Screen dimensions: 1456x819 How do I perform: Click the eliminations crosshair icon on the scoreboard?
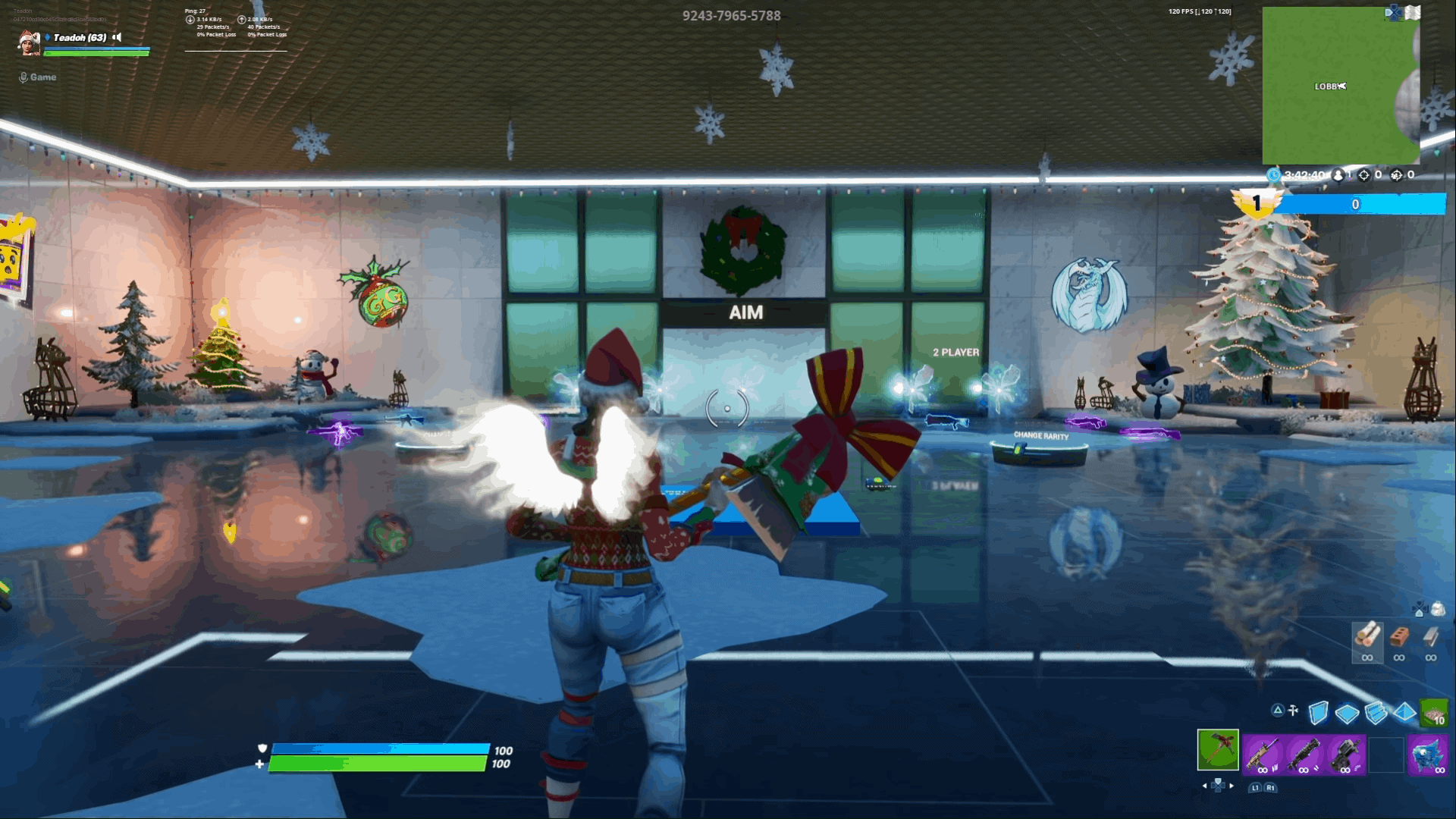[1364, 175]
